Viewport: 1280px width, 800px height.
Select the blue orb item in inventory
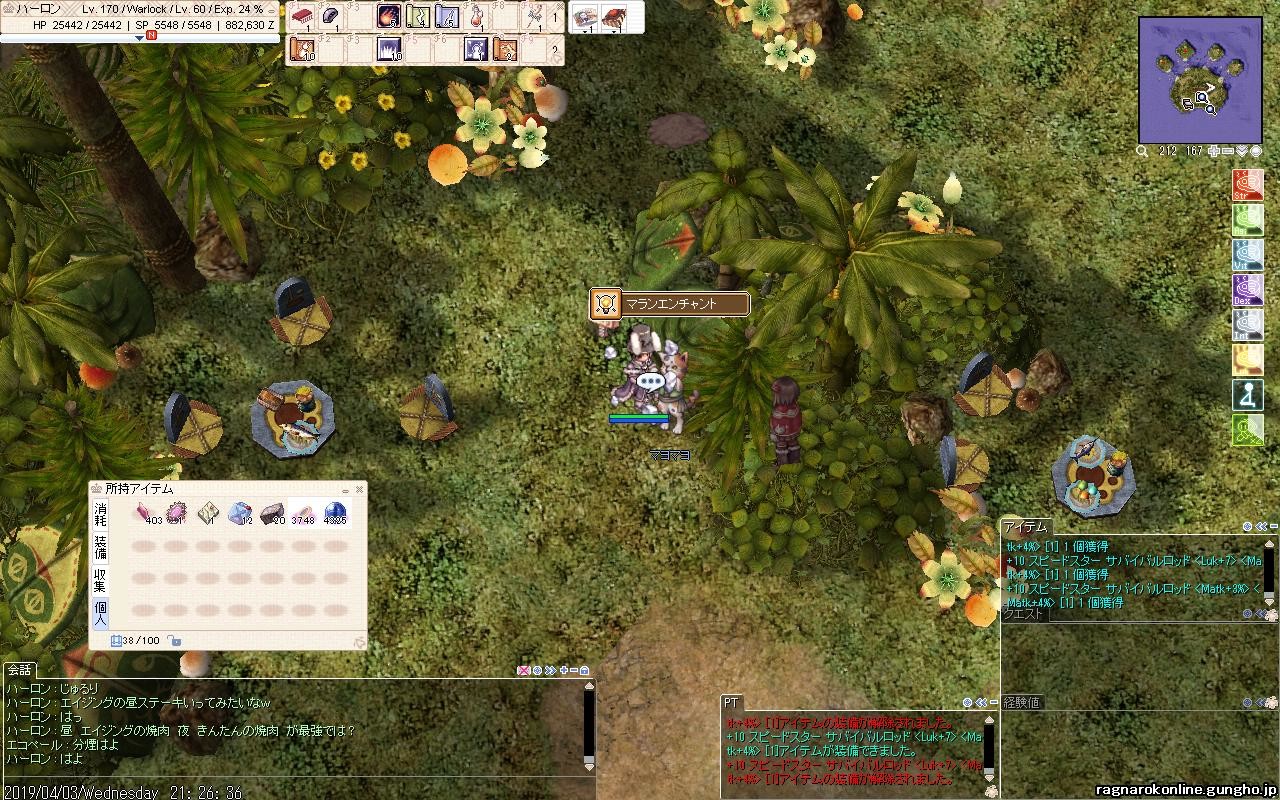click(335, 514)
